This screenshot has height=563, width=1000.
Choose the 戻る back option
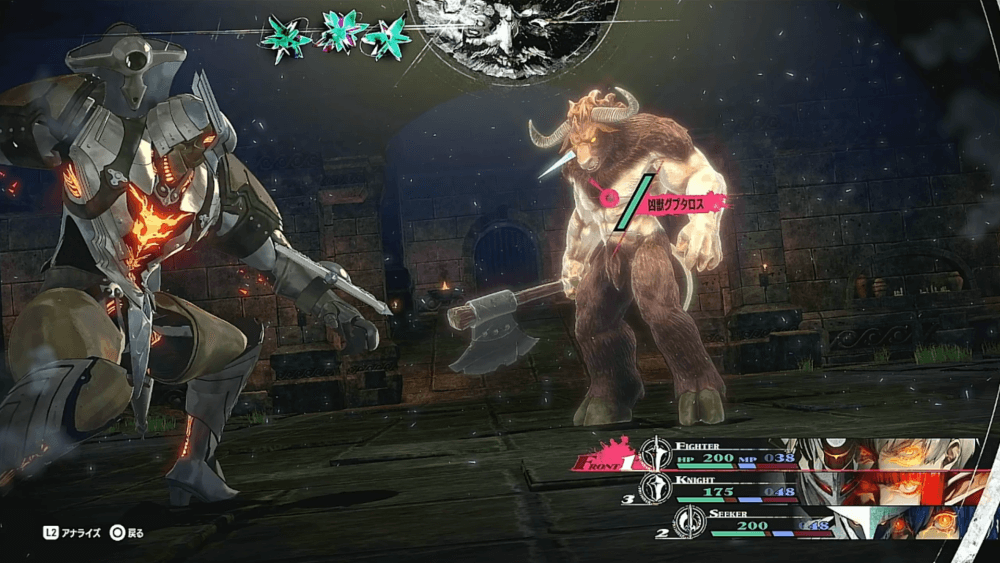128,533
